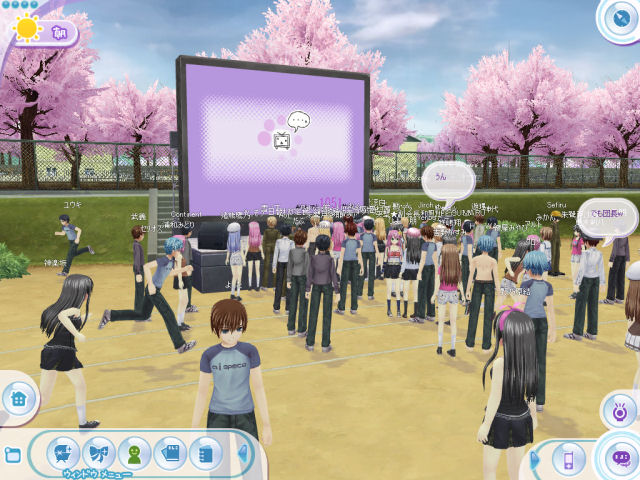
Task: Click the sun weather icon
Action: tap(26, 28)
